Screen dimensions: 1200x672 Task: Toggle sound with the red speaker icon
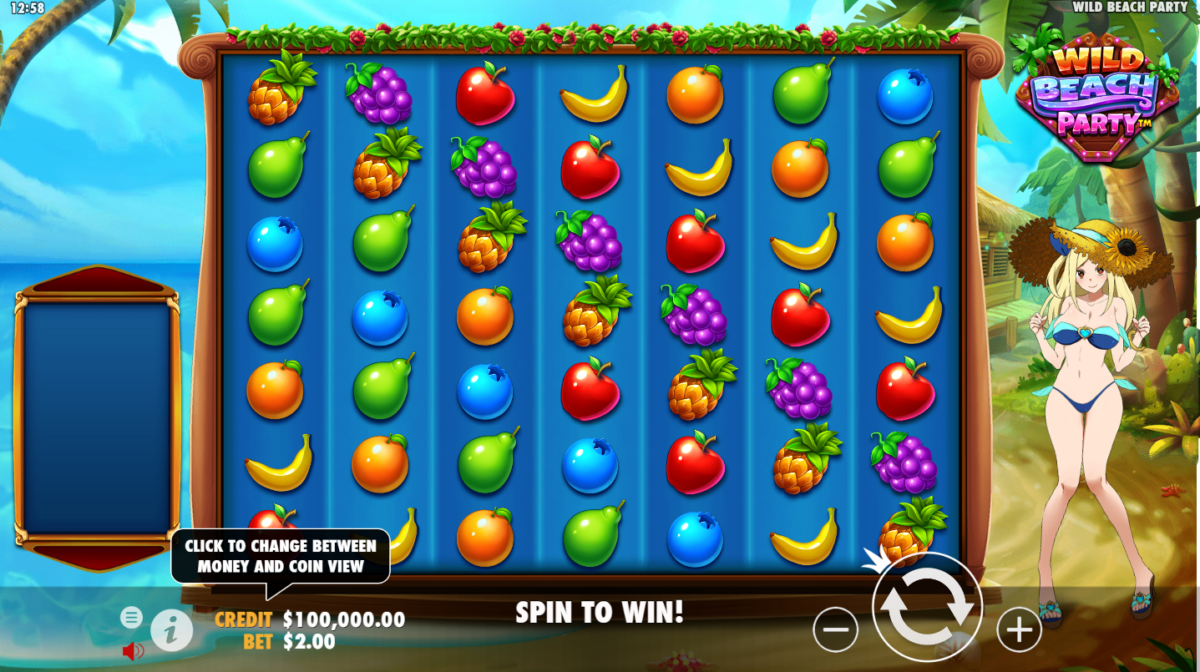[132, 651]
